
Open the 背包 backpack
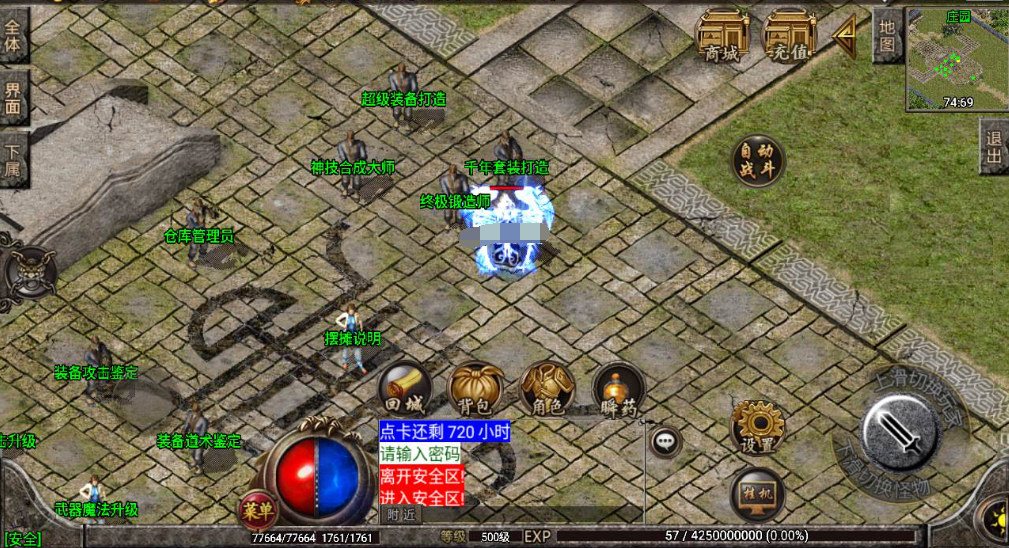pyautogui.click(x=476, y=388)
